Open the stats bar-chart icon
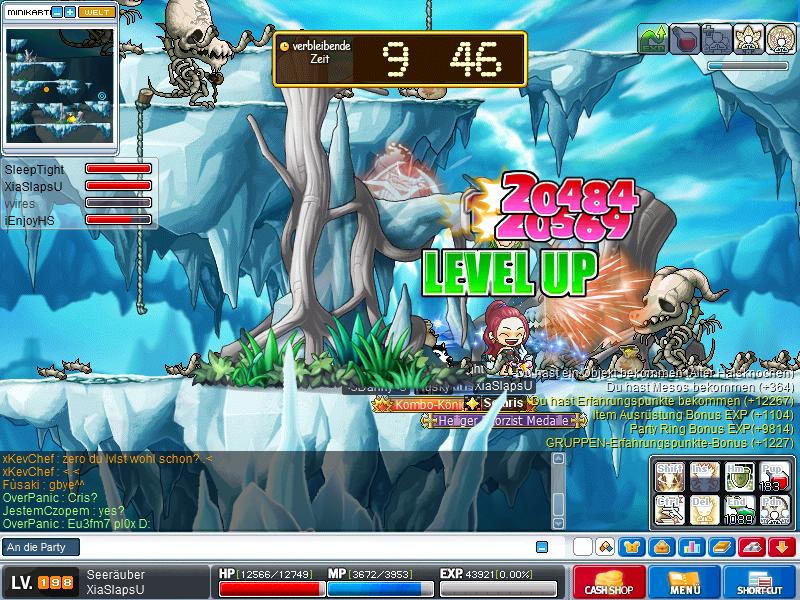The width and height of the screenshot is (800, 600). tap(692, 547)
